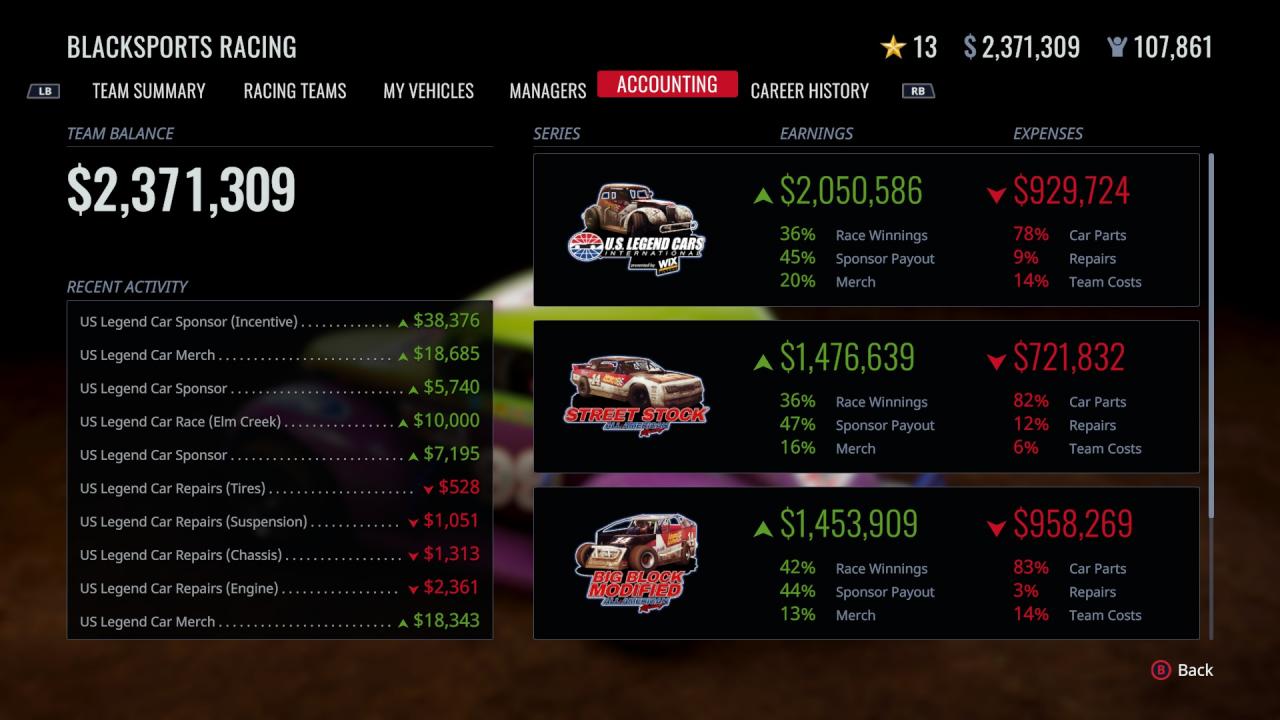This screenshot has width=1280, height=720.
Task: Show the Career History tab
Action: coord(809,91)
